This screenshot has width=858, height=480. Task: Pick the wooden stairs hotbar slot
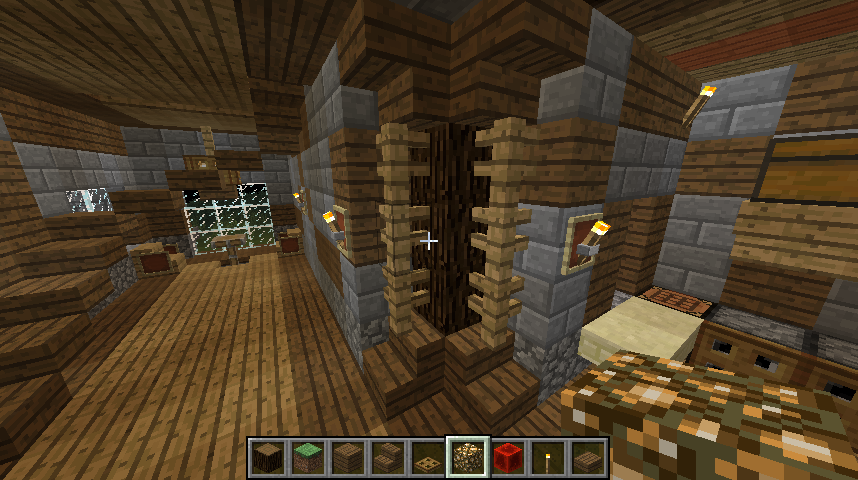(387, 458)
